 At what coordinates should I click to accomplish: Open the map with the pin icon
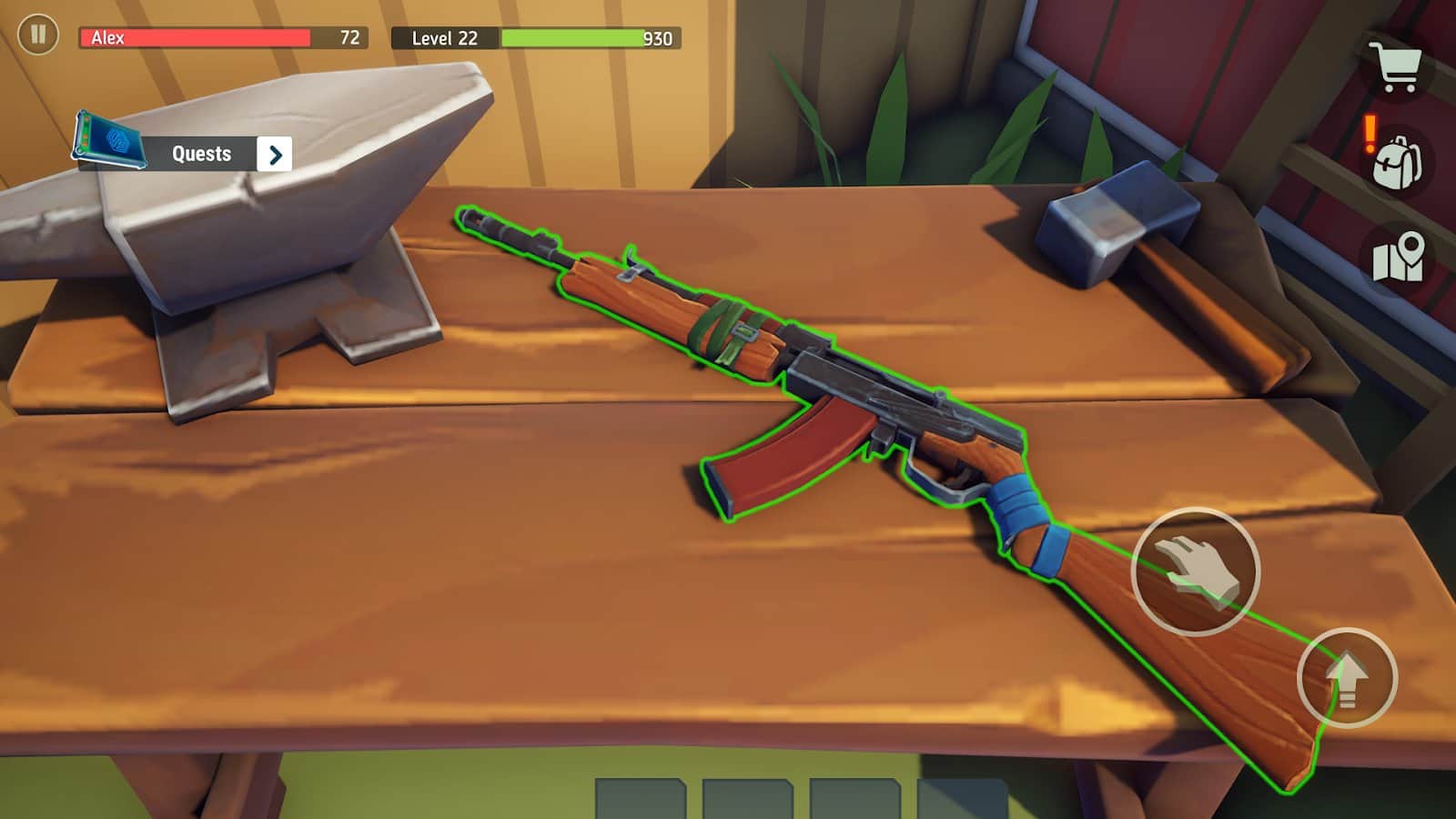[x=1399, y=258]
